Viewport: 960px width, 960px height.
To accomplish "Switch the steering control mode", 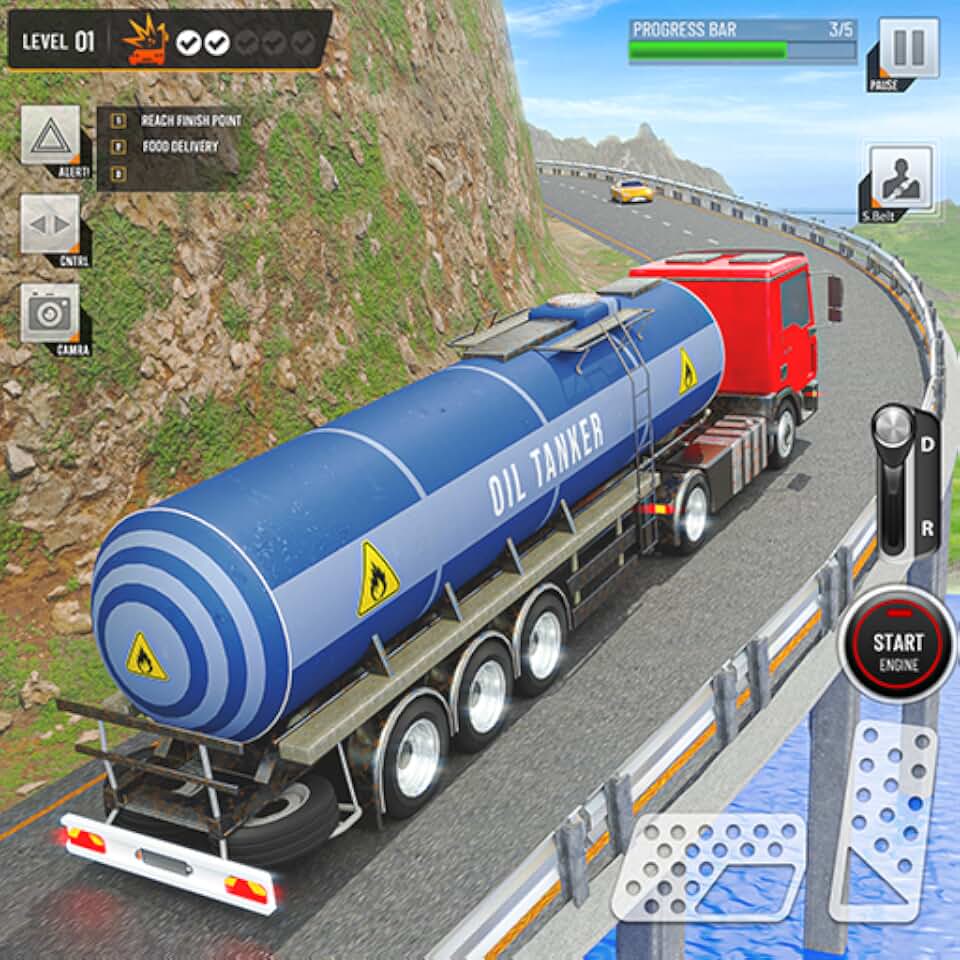I will pyautogui.click(x=49, y=224).
